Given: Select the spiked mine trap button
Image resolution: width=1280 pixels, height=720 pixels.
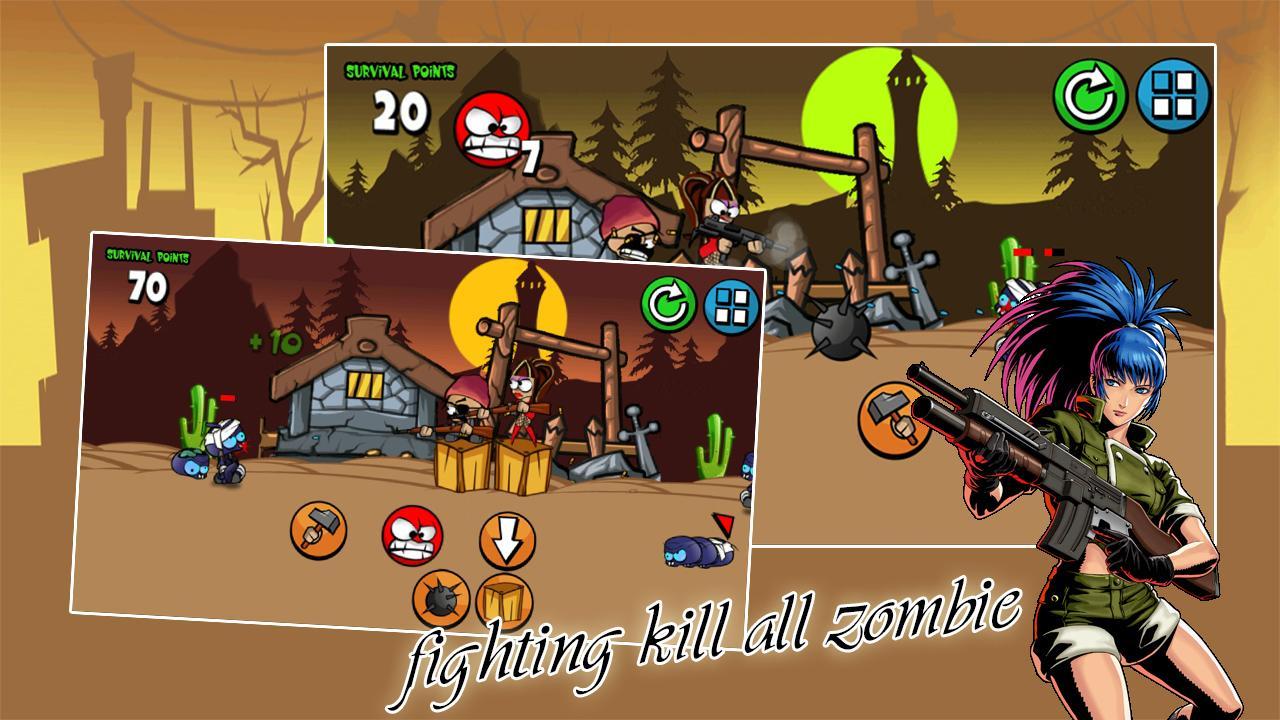Looking at the screenshot, I should click(x=441, y=599).
